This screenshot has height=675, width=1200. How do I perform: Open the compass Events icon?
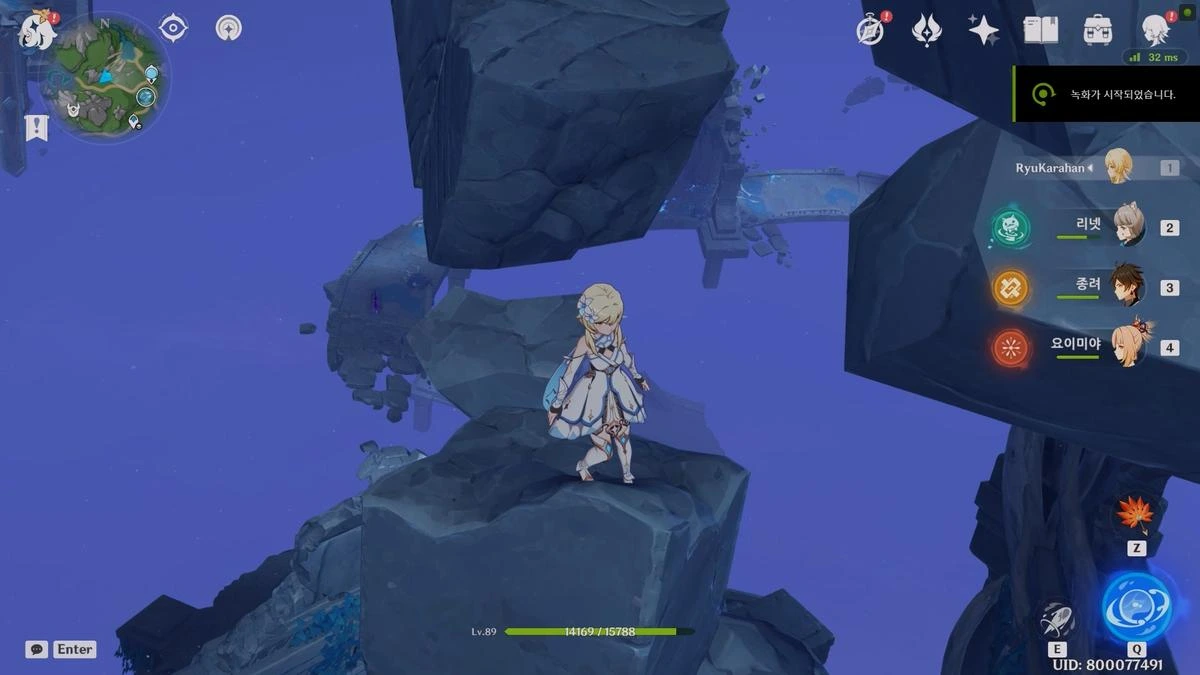(x=871, y=30)
